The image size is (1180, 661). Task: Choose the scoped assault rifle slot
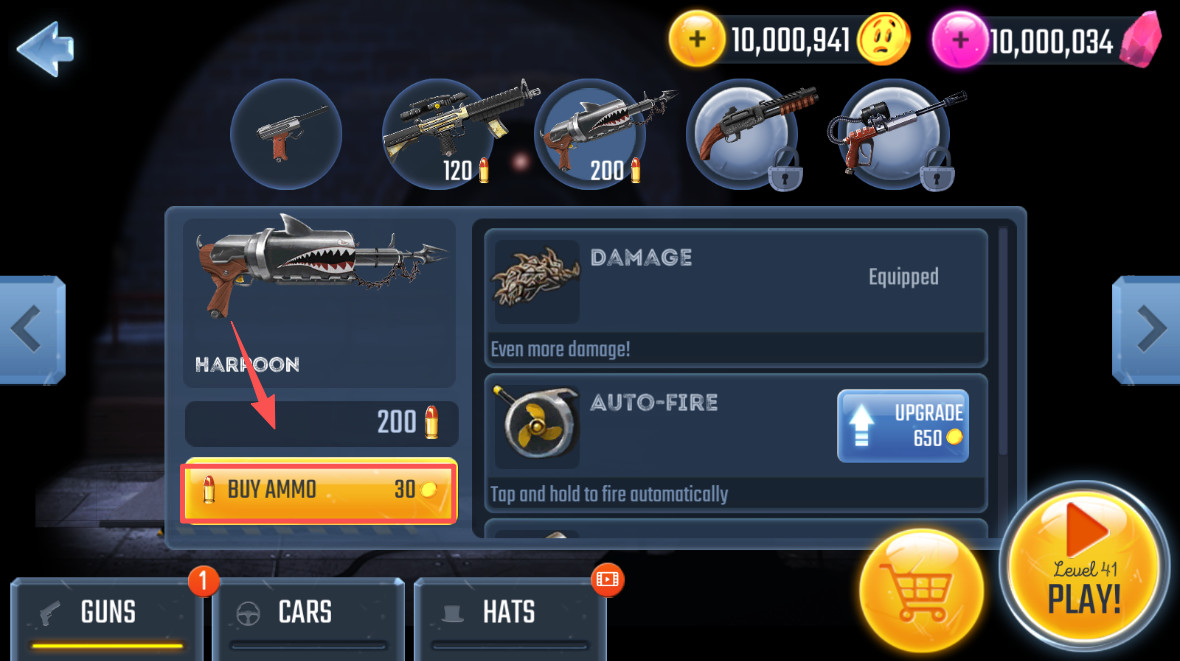tap(439, 134)
